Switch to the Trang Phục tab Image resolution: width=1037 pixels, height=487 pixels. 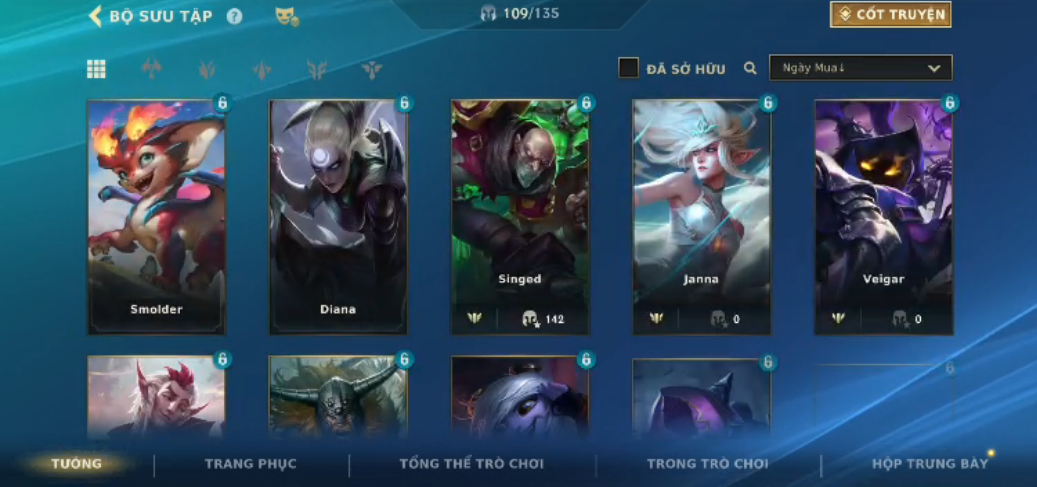click(251, 464)
